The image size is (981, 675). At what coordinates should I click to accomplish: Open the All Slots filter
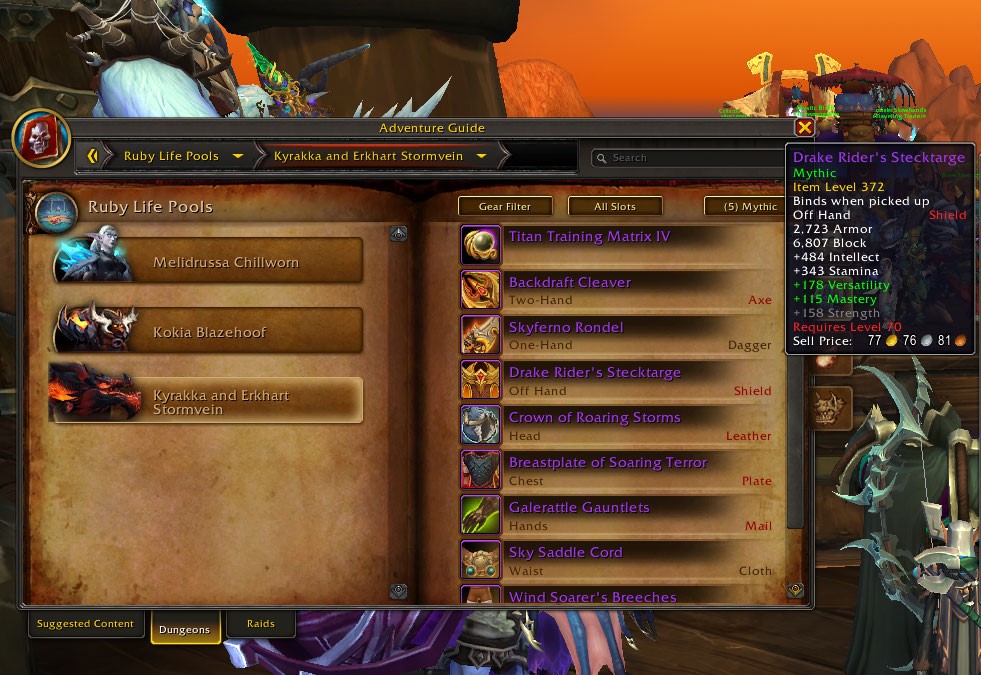coord(614,206)
